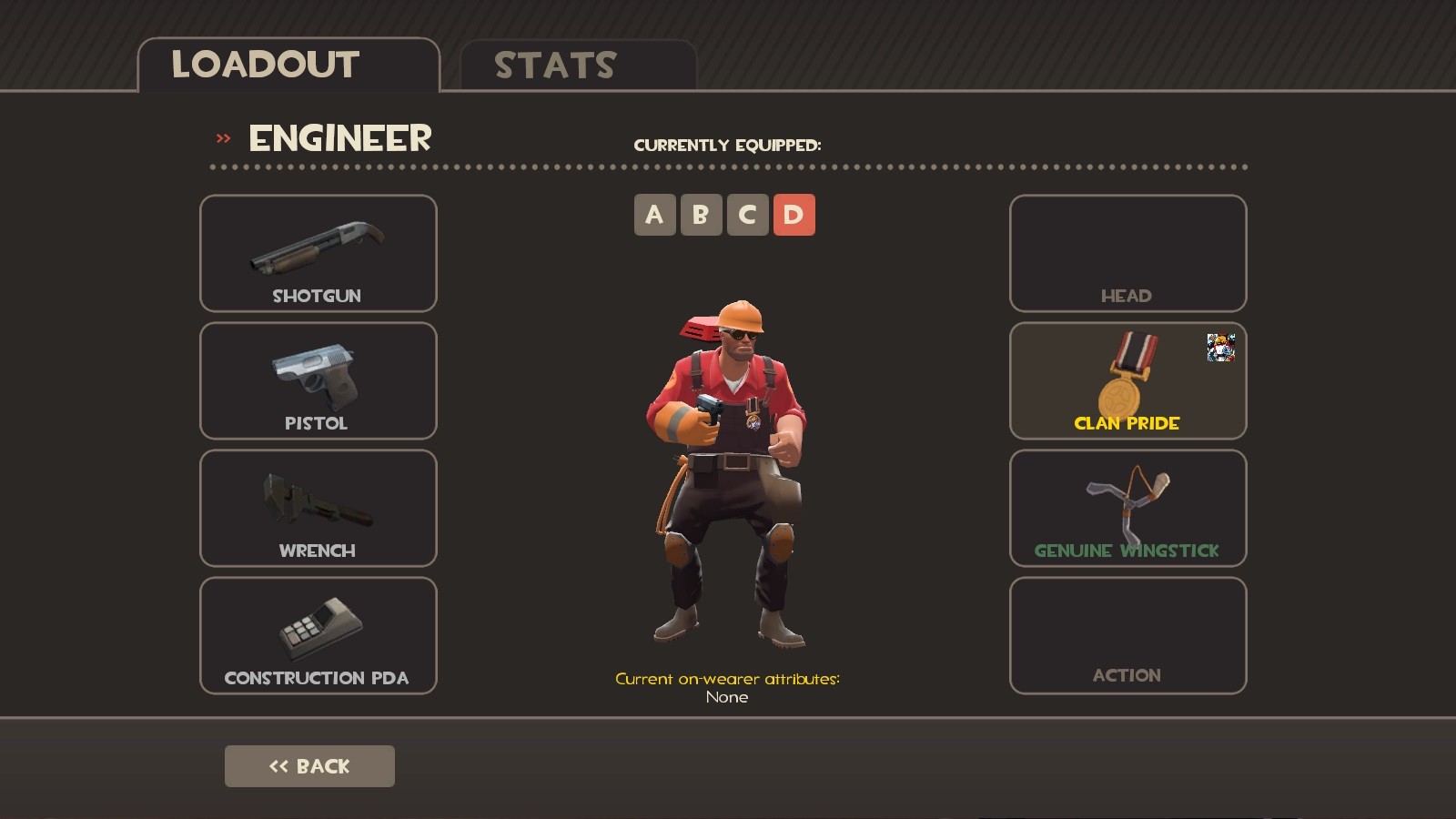Select the Pistol secondary weapon slot
The height and width of the screenshot is (819, 1456).
click(318, 382)
